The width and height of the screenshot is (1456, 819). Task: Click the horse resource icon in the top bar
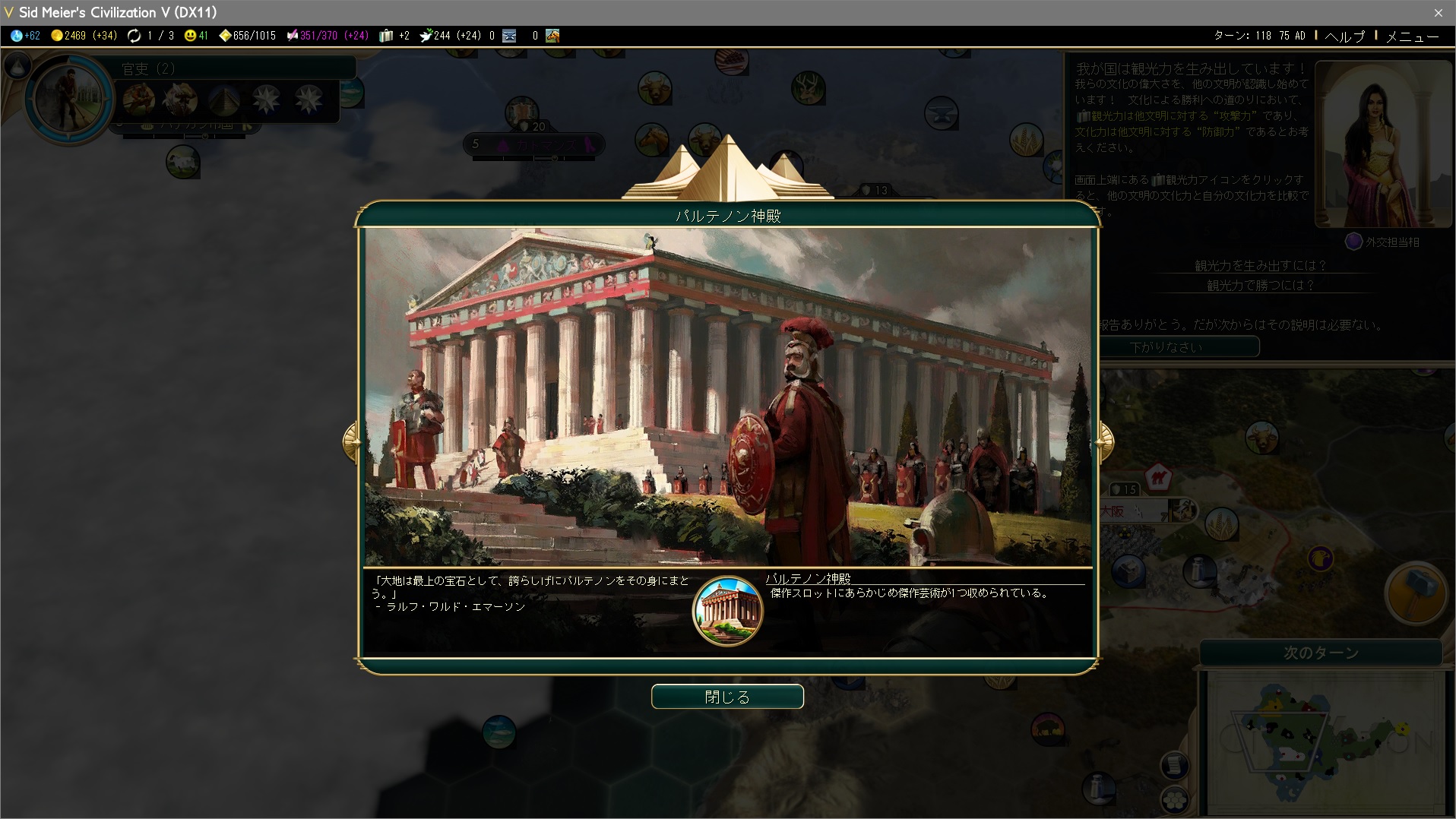pyautogui.click(x=552, y=36)
